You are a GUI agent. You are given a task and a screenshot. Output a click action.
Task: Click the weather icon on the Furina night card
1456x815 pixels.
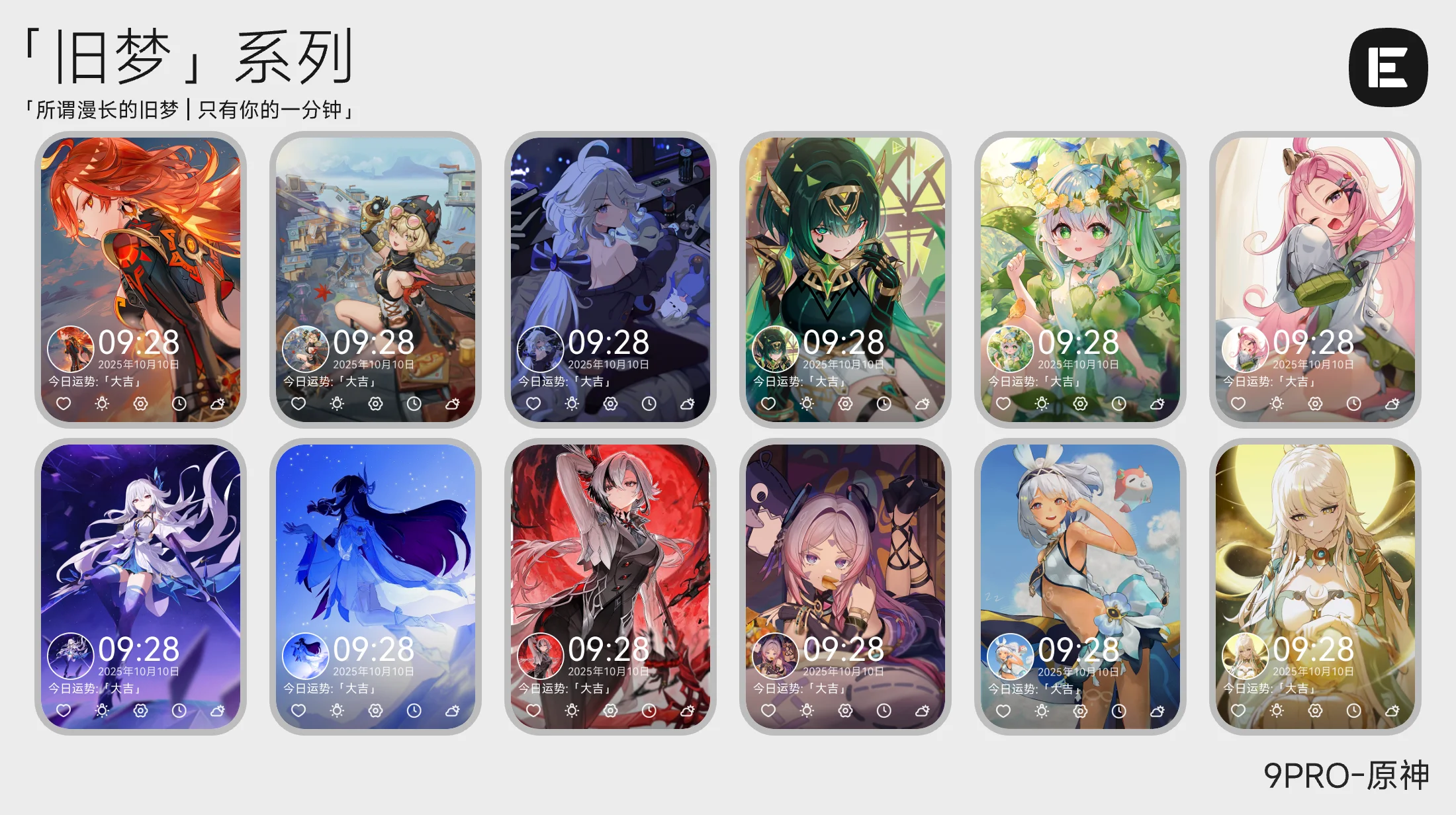[x=687, y=404]
